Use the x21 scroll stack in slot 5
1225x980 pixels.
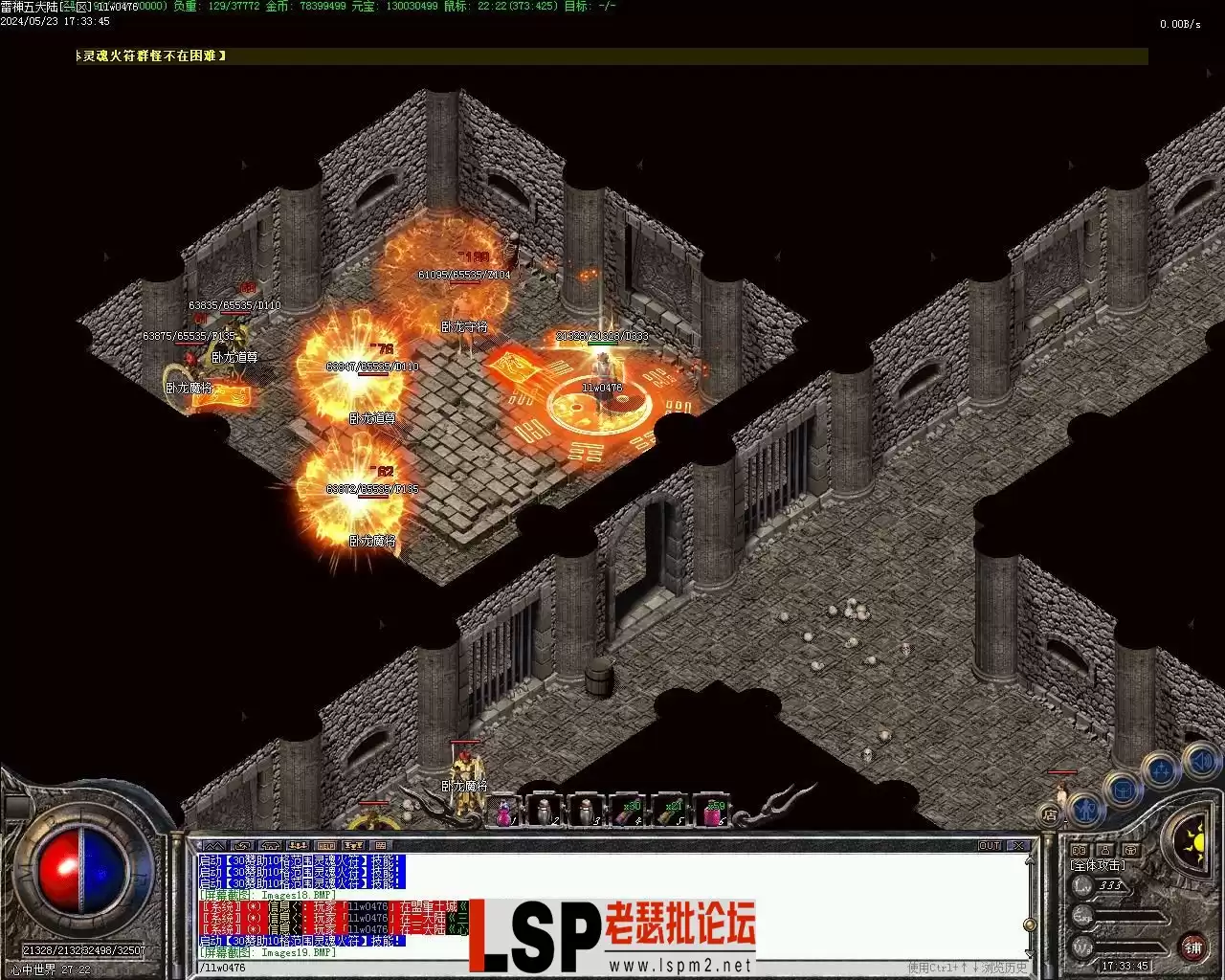669,813
